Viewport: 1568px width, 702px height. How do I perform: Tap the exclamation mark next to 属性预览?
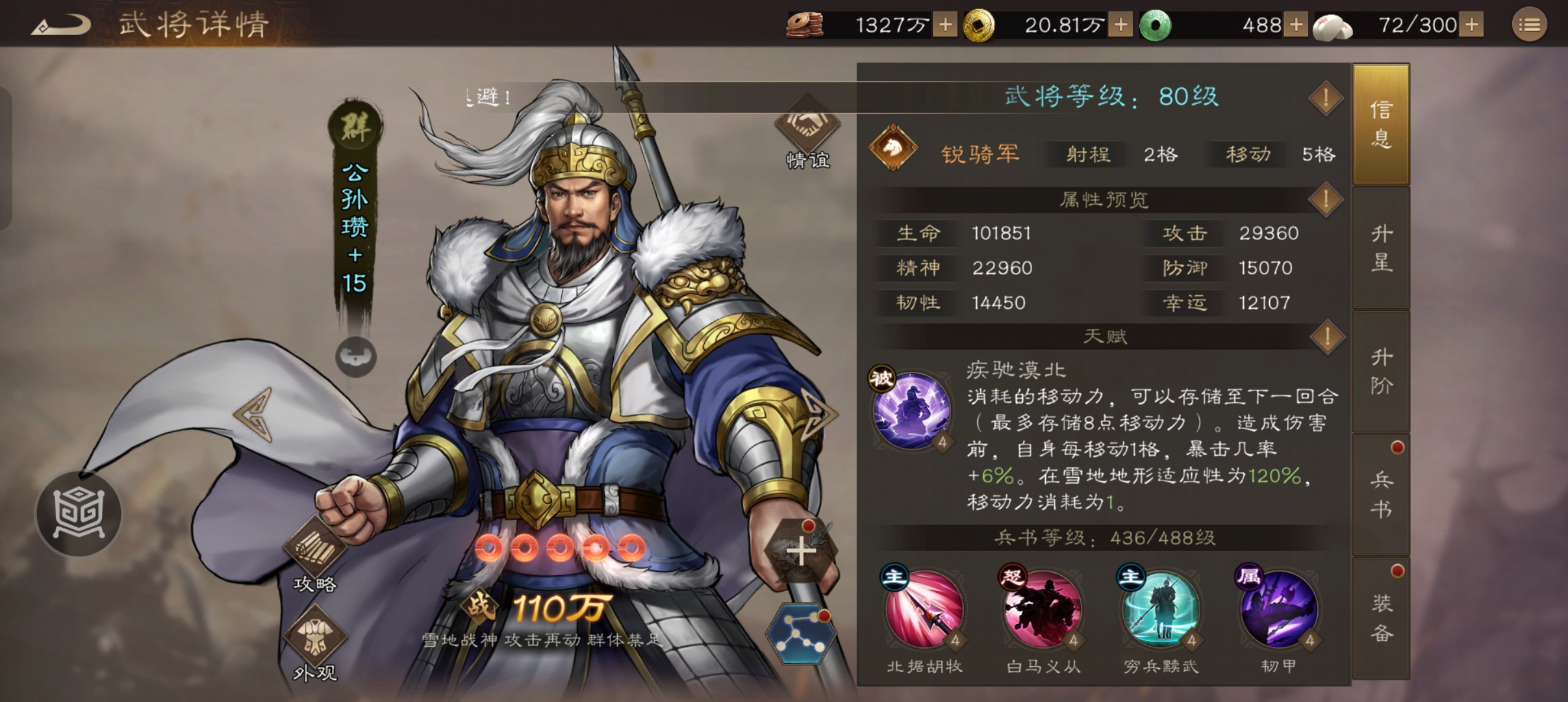click(x=1325, y=200)
